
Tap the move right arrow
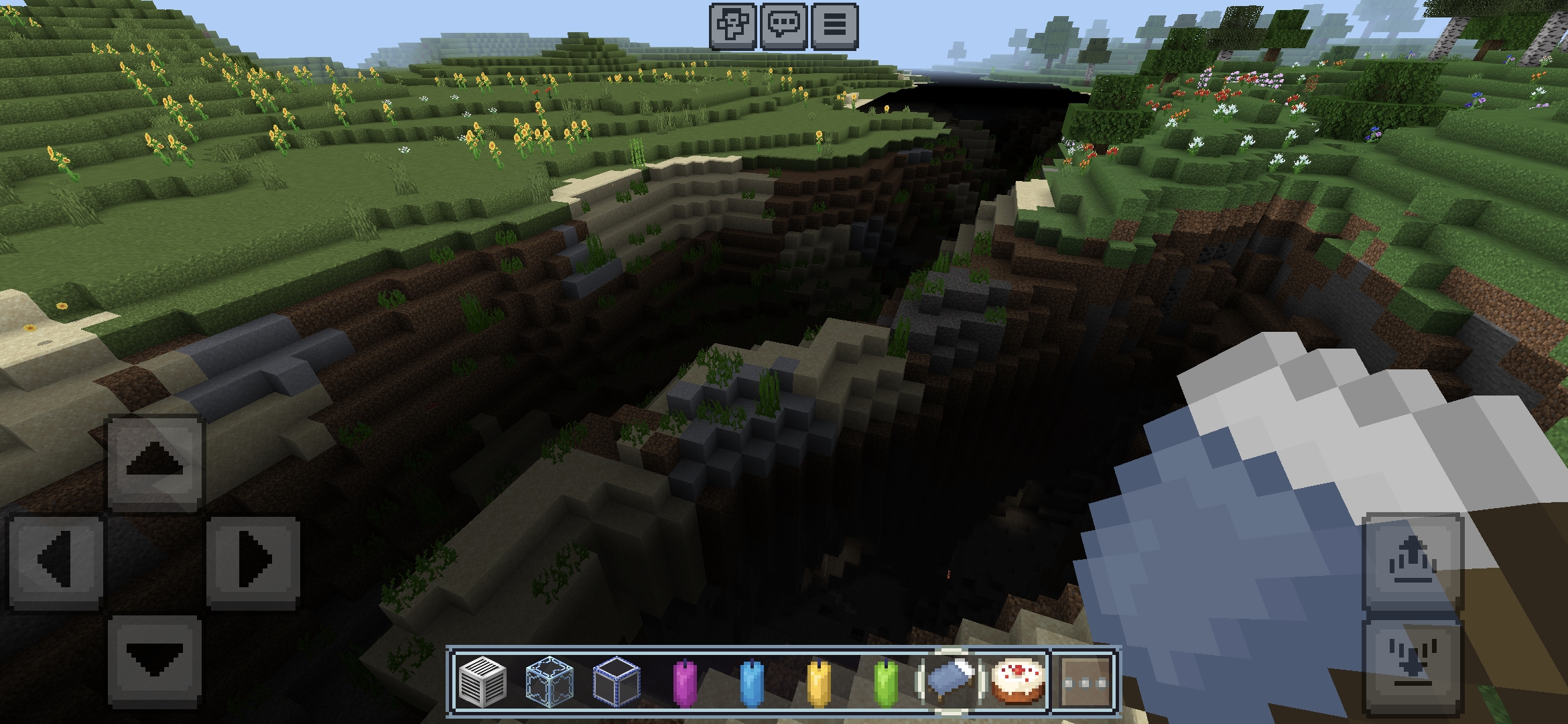pyautogui.click(x=253, y=560)
